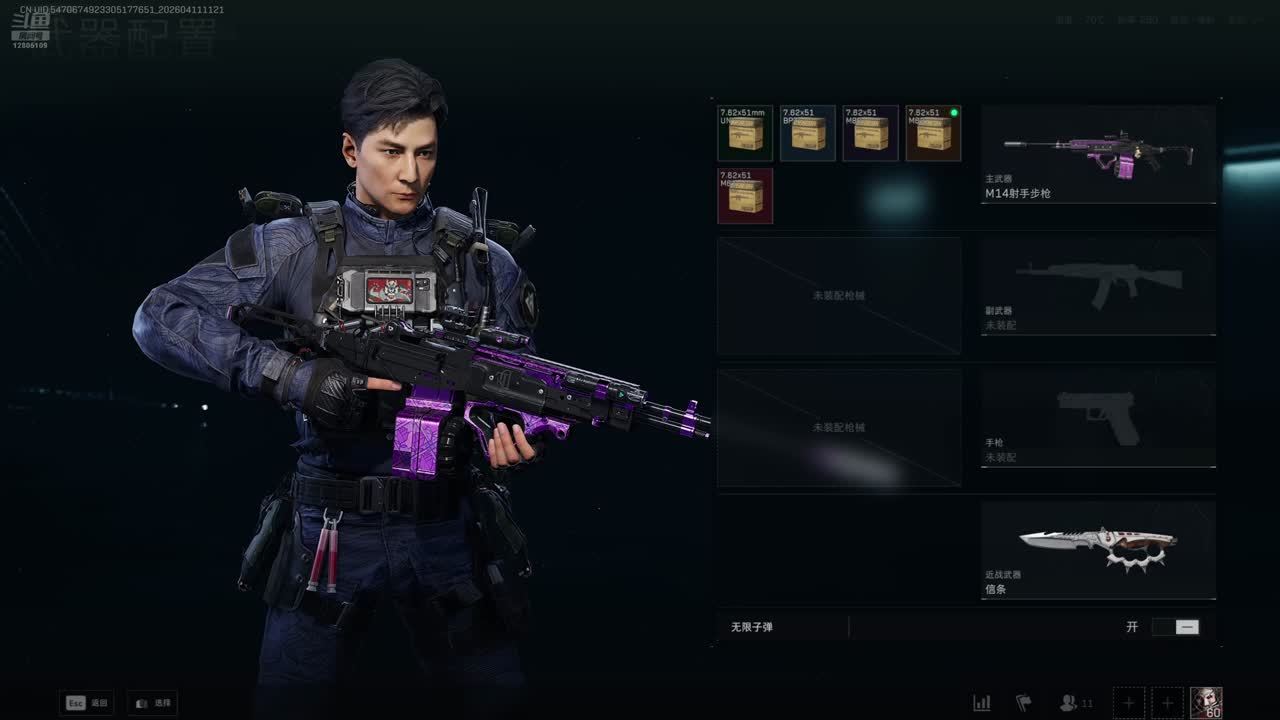
Task: Select the M14 primary weapon slot
Action: click(x=1098, y=155)
